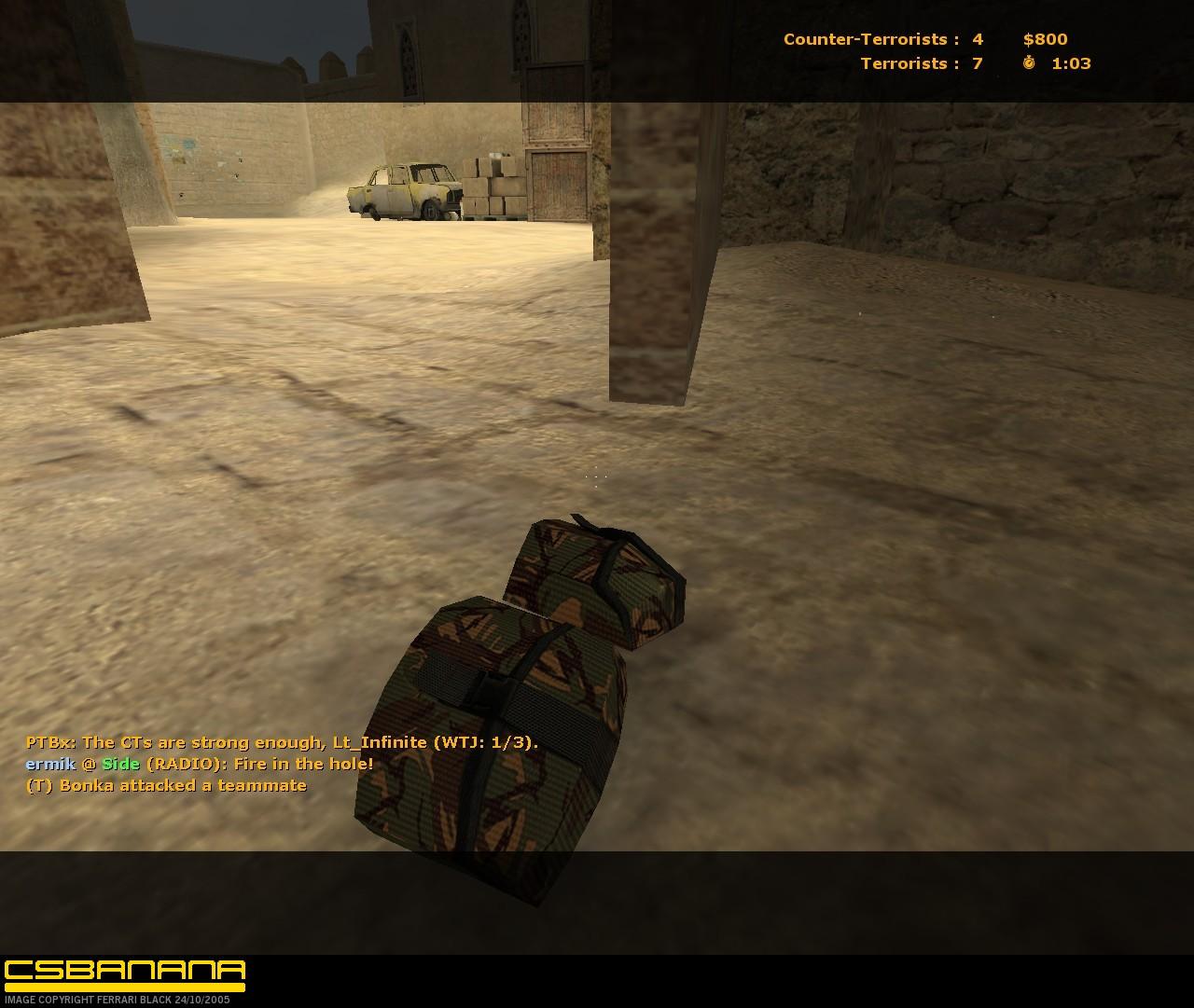Select the wrecked yellow car
The image size is (1194, 1008).
tap(401, 191)
